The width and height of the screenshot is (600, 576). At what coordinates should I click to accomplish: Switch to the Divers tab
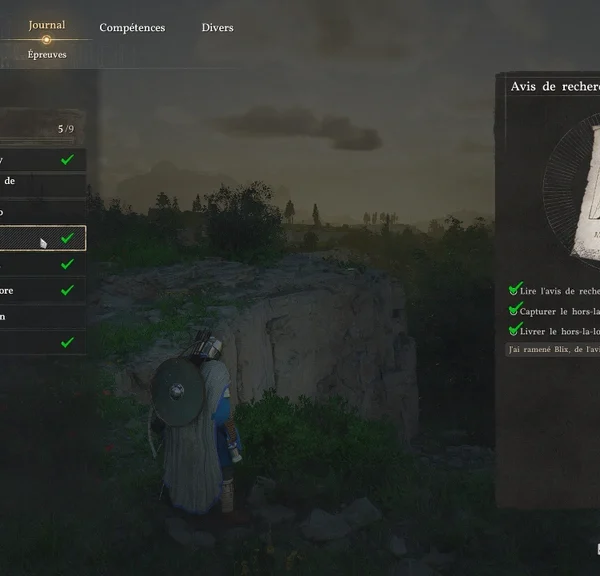pos(217,28)
